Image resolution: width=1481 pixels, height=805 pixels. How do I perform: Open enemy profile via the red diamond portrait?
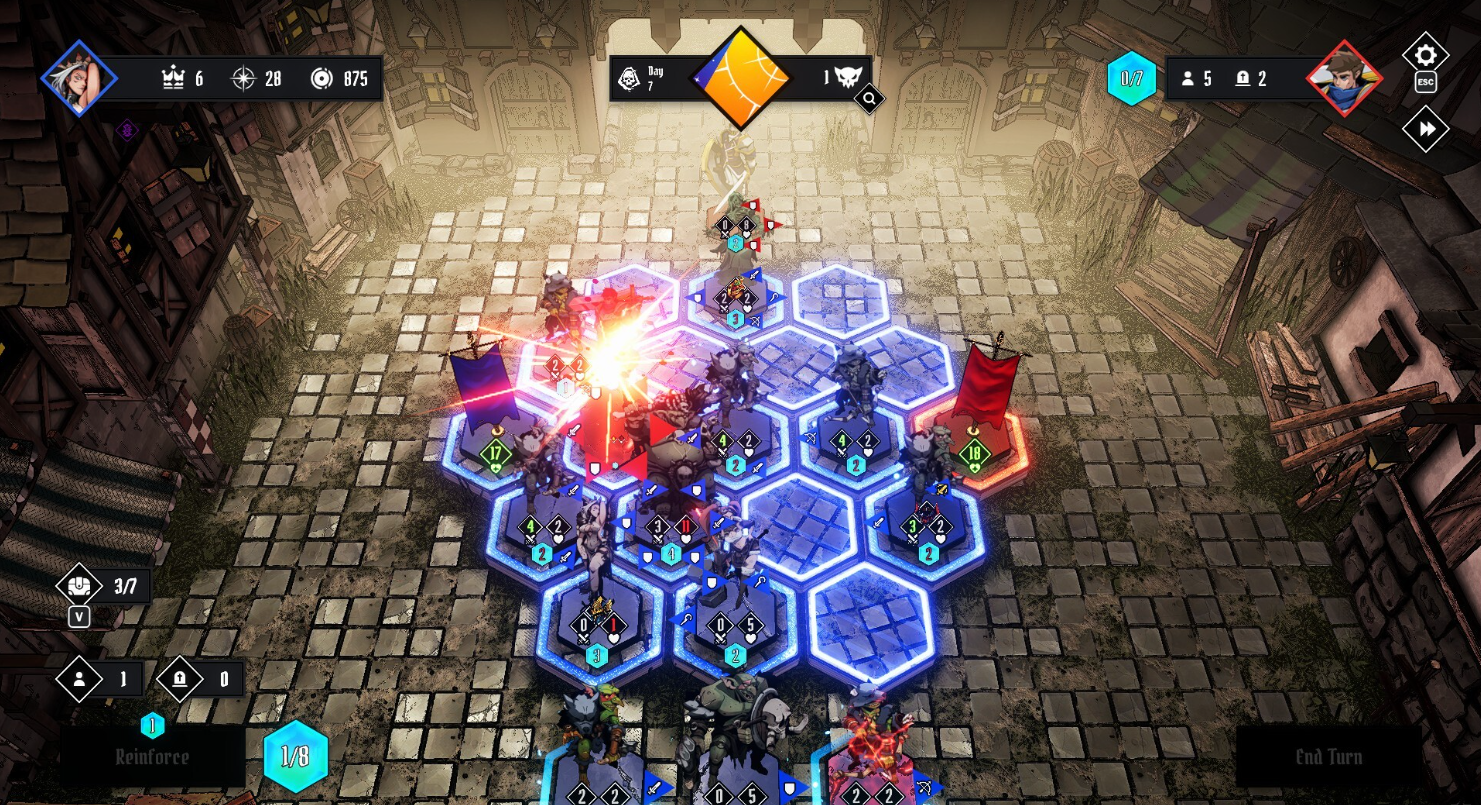coord(1344,77)
